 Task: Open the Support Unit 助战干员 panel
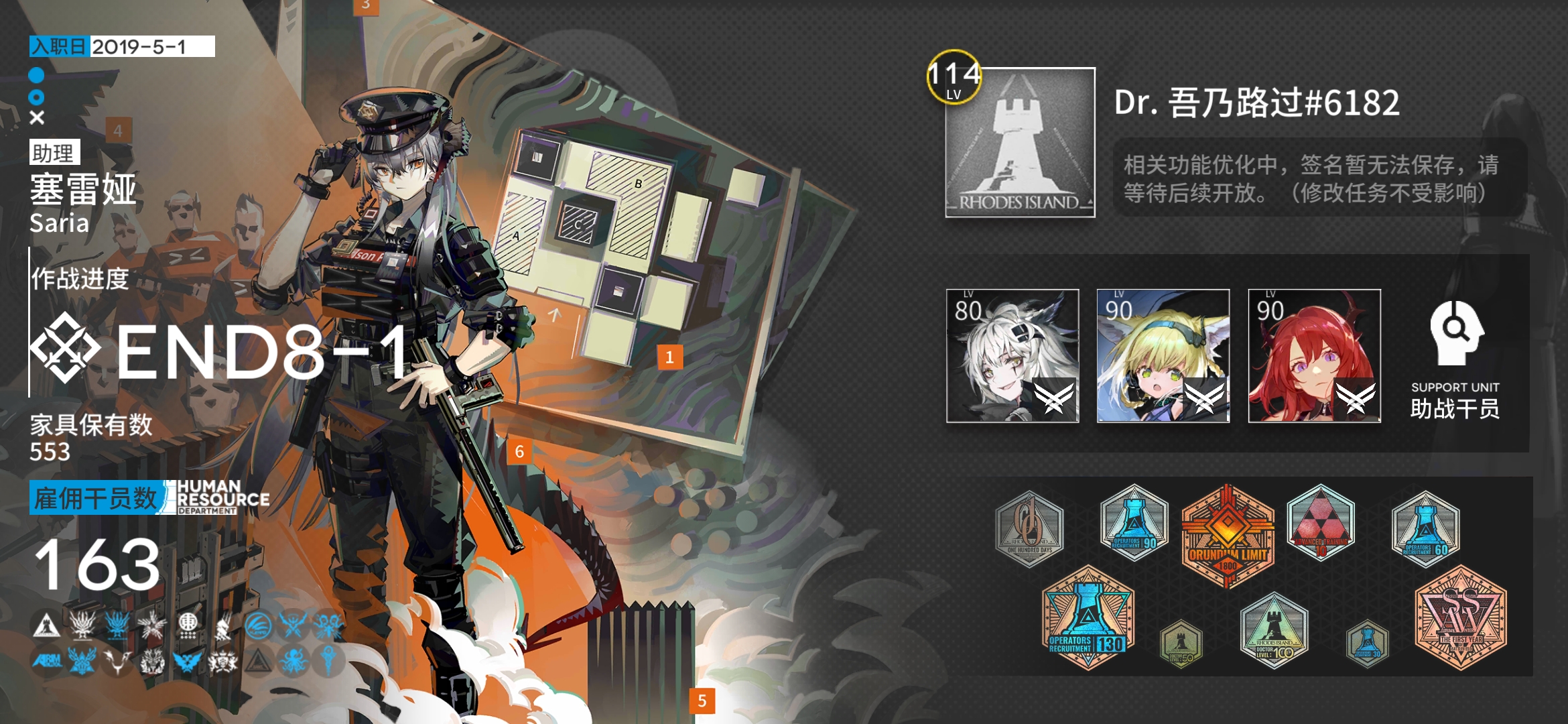1454,362
